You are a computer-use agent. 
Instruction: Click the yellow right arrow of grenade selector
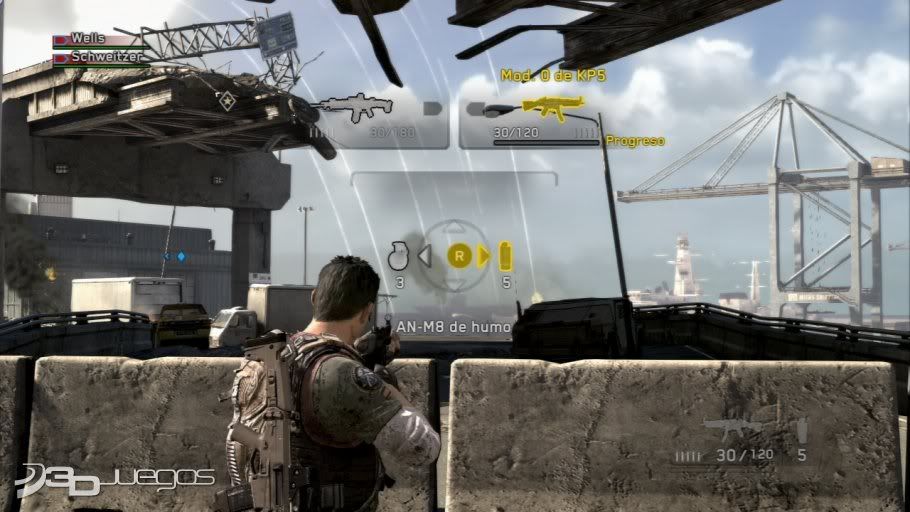[484, 257]
